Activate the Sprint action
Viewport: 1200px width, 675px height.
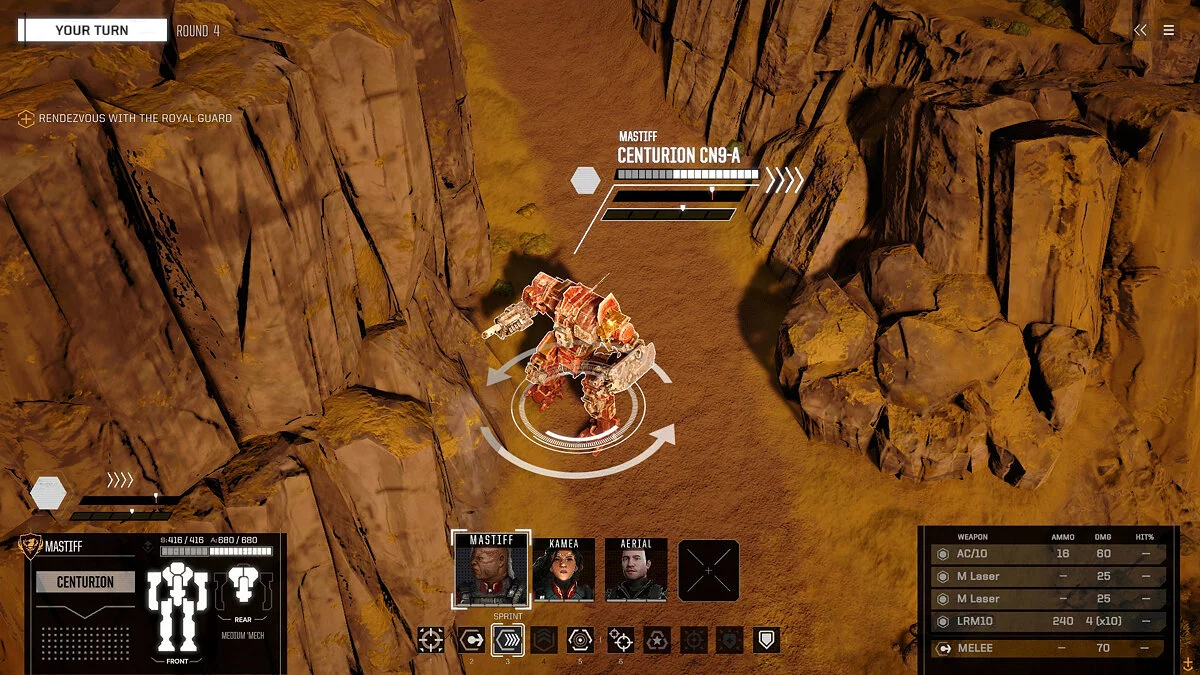(x=507, y=640)
